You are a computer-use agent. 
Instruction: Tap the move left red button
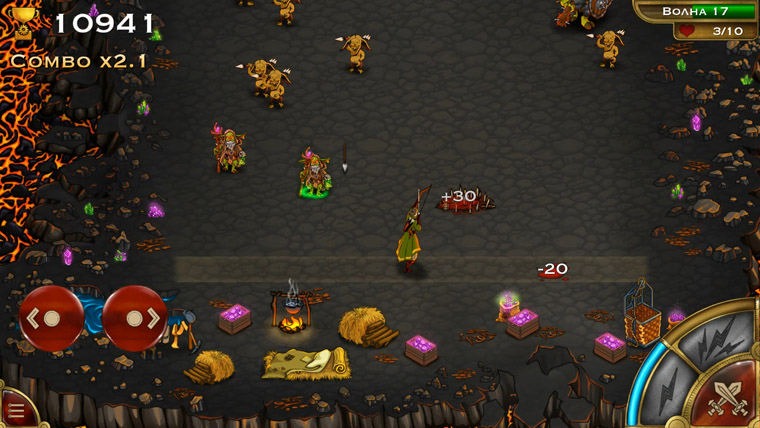pyautogui.click(x=51, y=318)
